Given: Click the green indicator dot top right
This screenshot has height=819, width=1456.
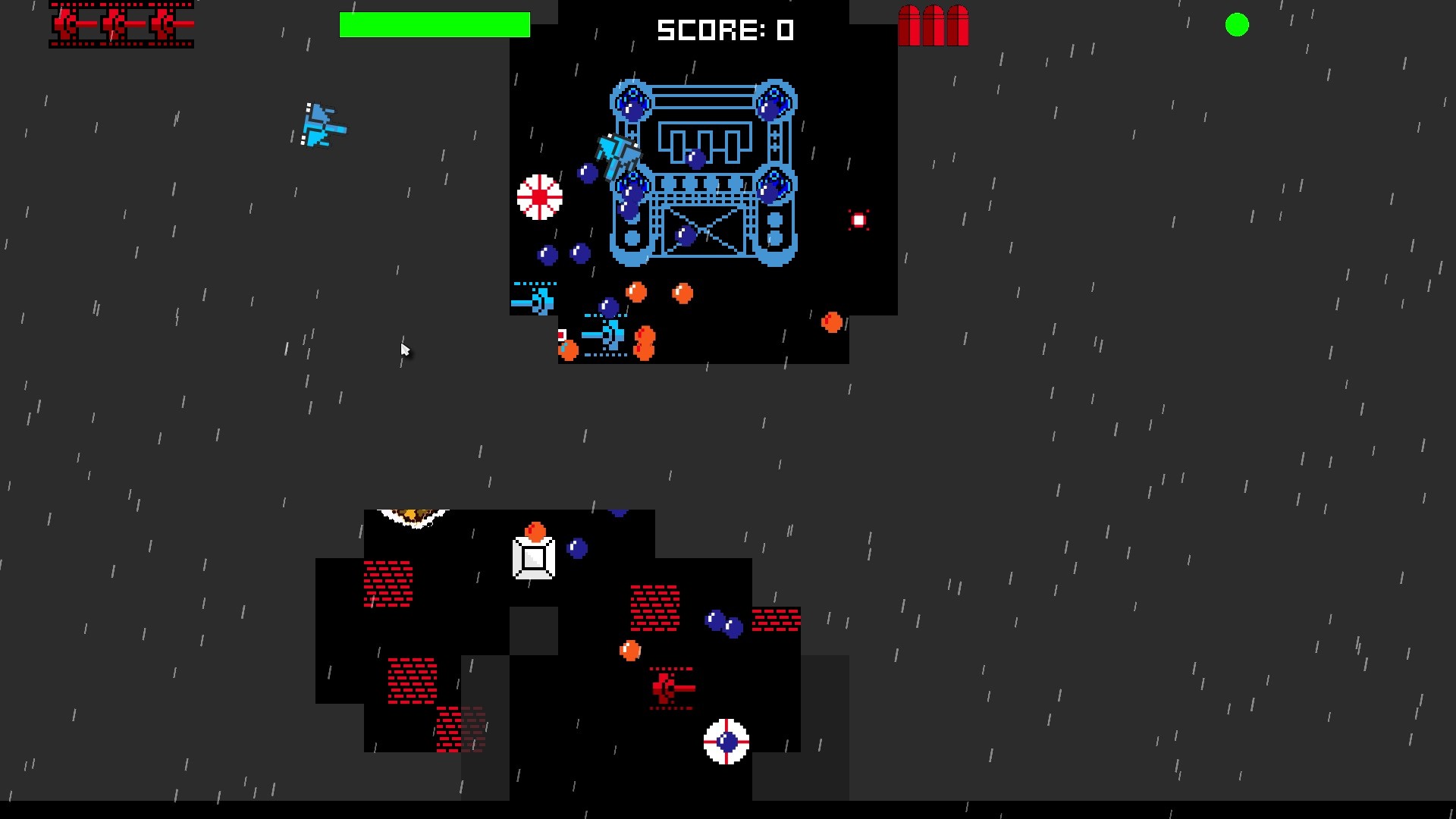Looking at the screenshot, I should tap(1238, 25).
